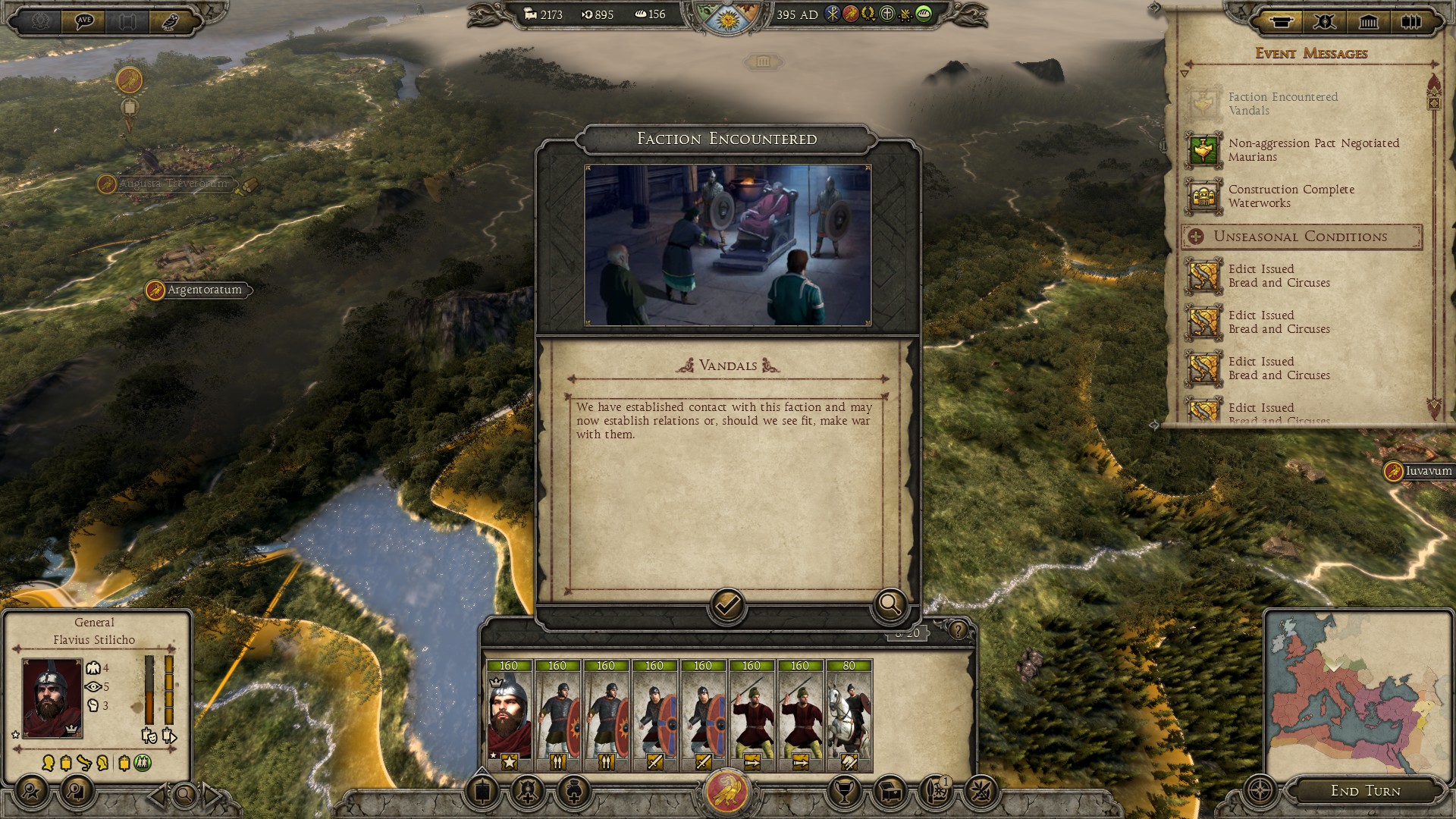Image resolution: width=1456 pixels, height=819 pixels.
Task: Switch to the temple building tab
Action: click(x=1369, y=21)
